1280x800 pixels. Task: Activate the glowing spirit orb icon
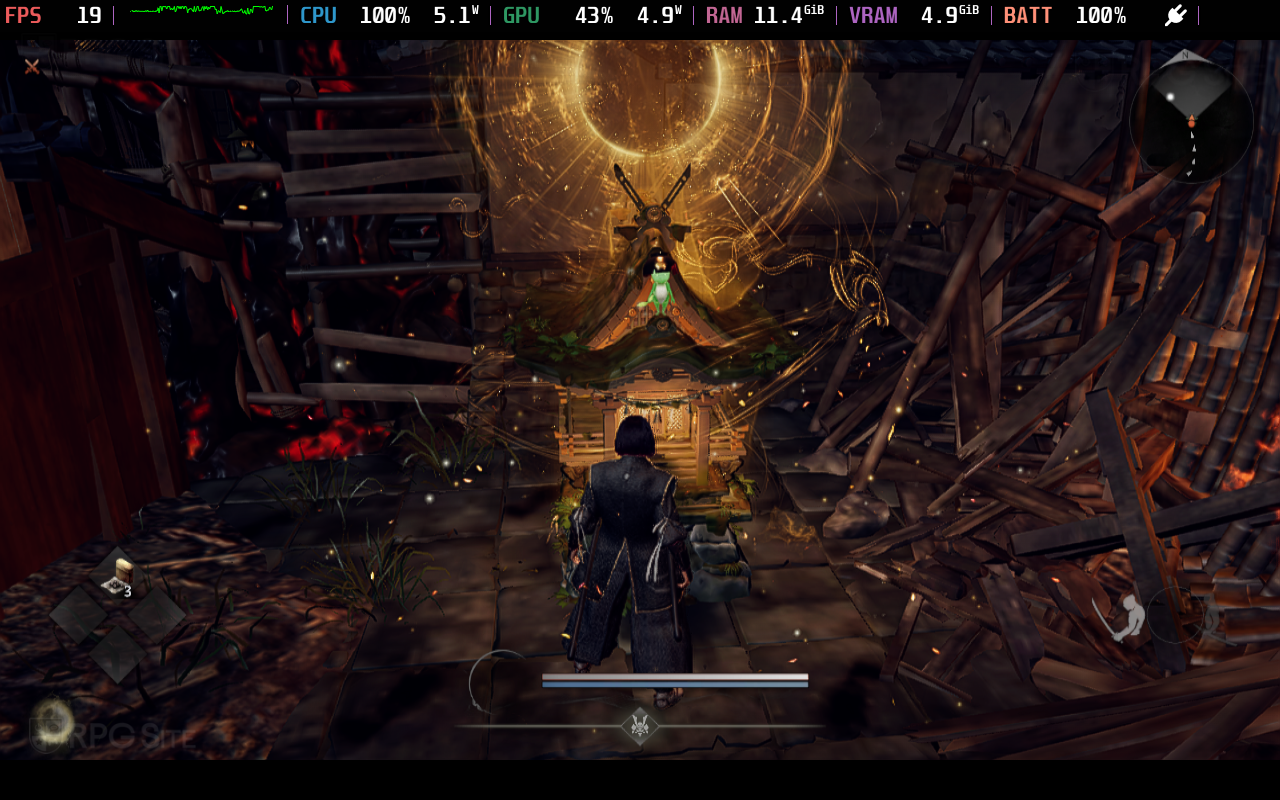[52, 720]
